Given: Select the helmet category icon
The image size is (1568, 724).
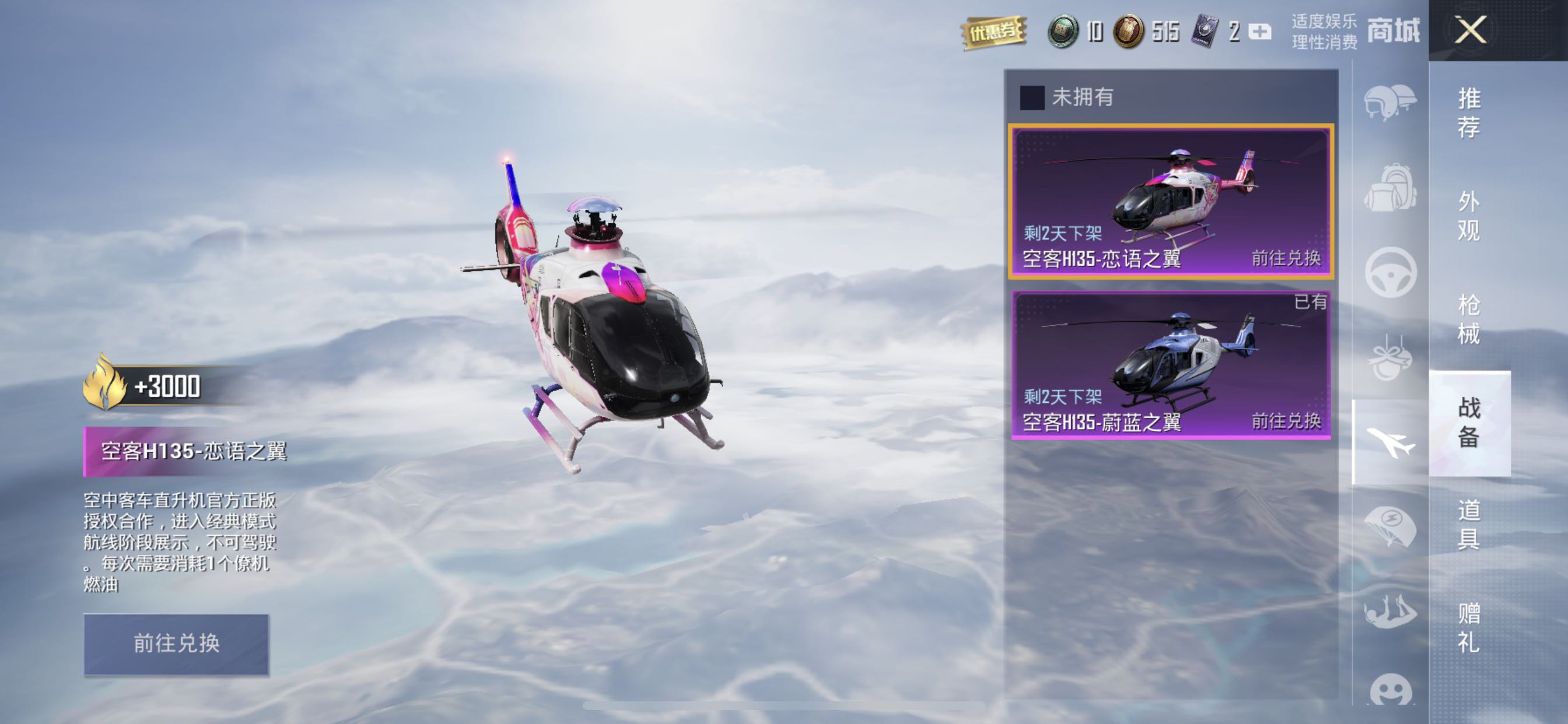Looking at the screenshot, I should 1389,102.
